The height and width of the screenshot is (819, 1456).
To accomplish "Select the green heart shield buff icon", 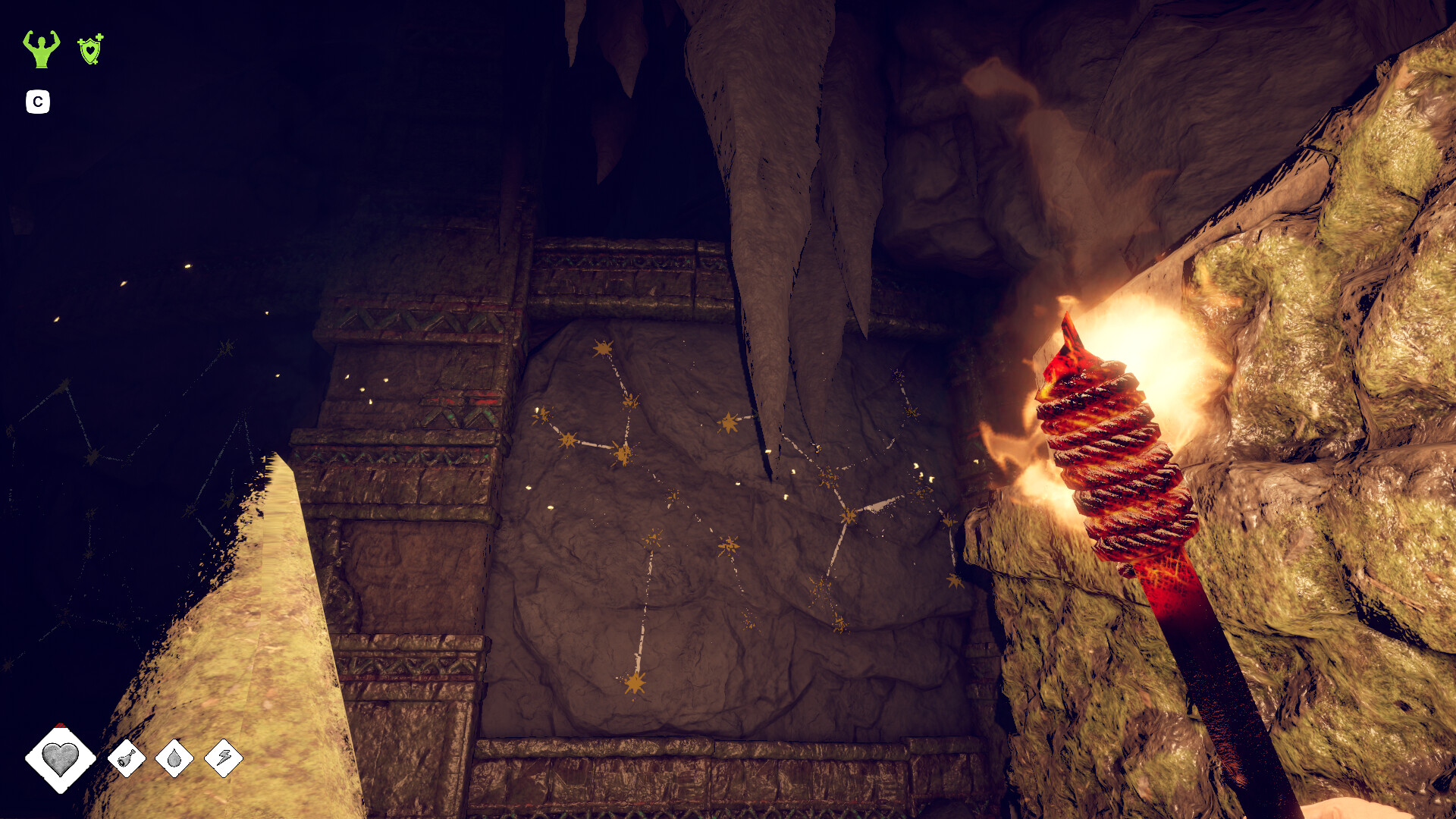I will click(x=90, y=49).
